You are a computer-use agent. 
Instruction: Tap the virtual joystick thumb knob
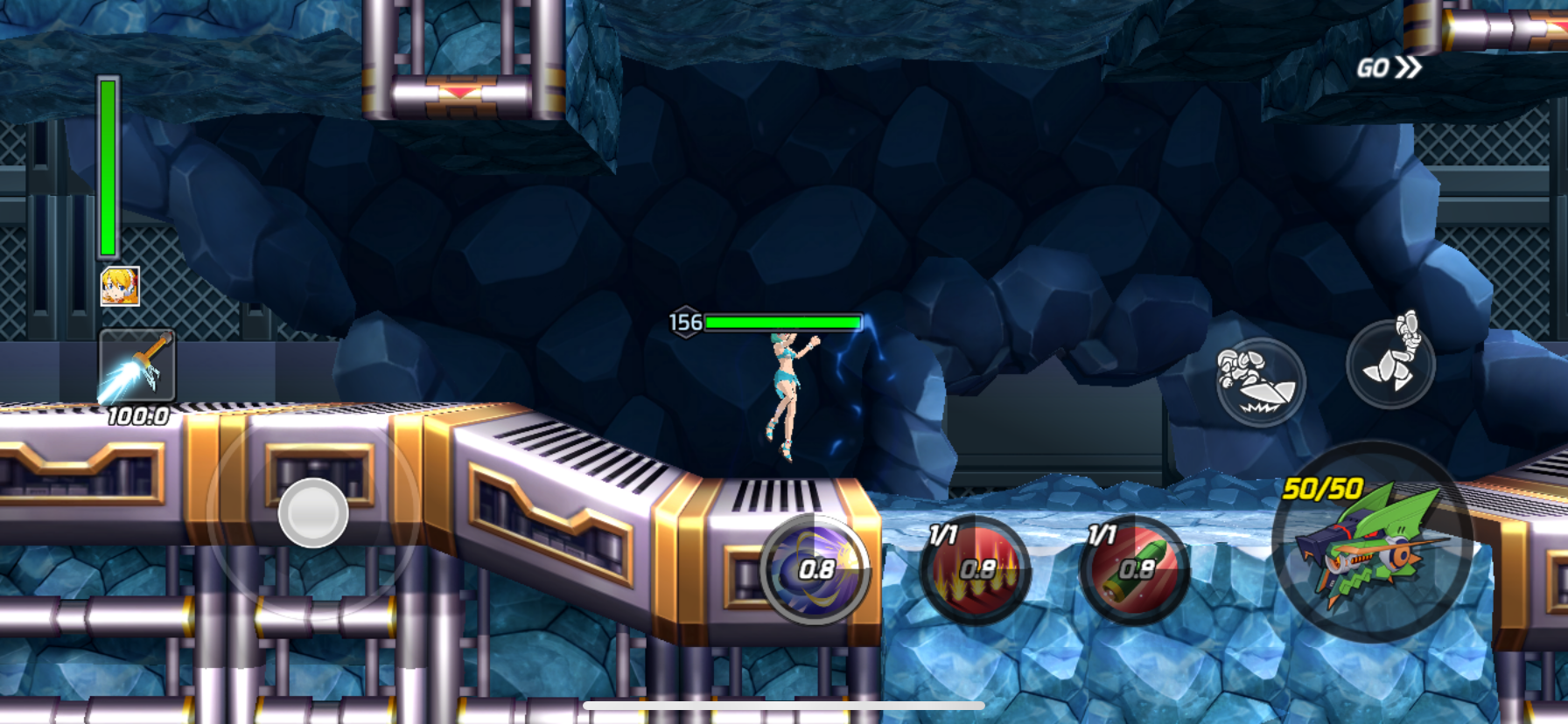(312, 513)
